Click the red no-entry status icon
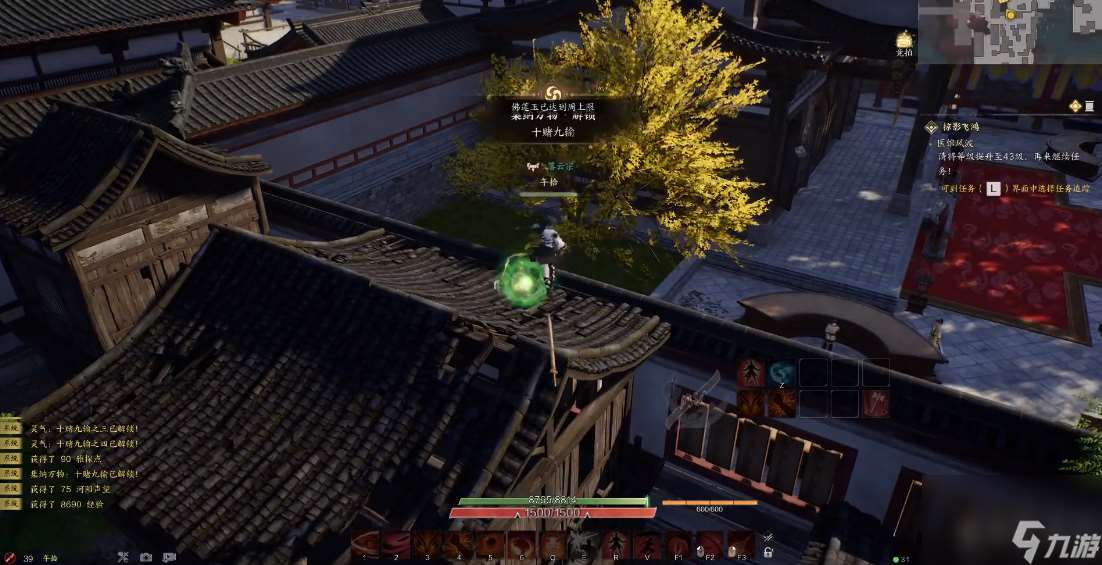 coord(9,557)
